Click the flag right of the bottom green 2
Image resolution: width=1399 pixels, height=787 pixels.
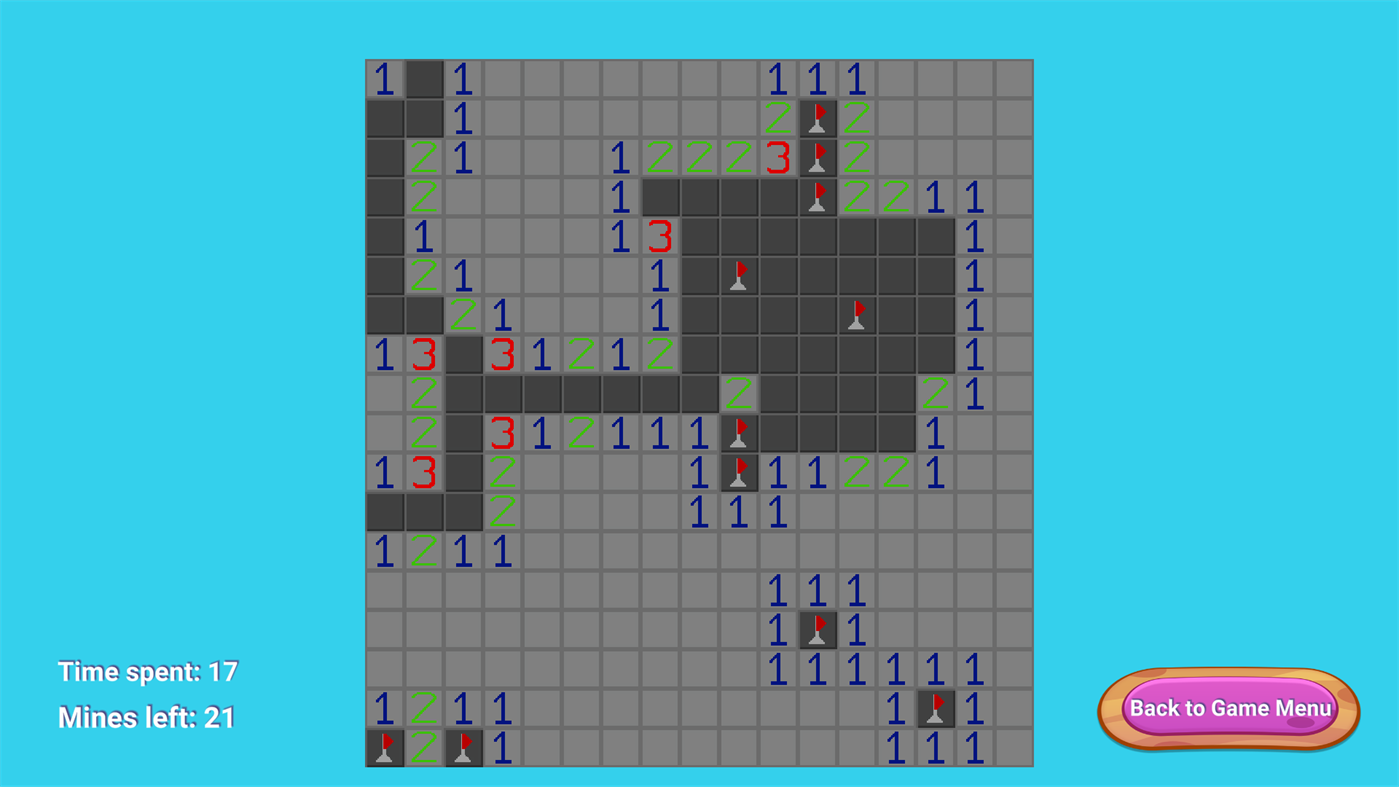pos(463,747)
